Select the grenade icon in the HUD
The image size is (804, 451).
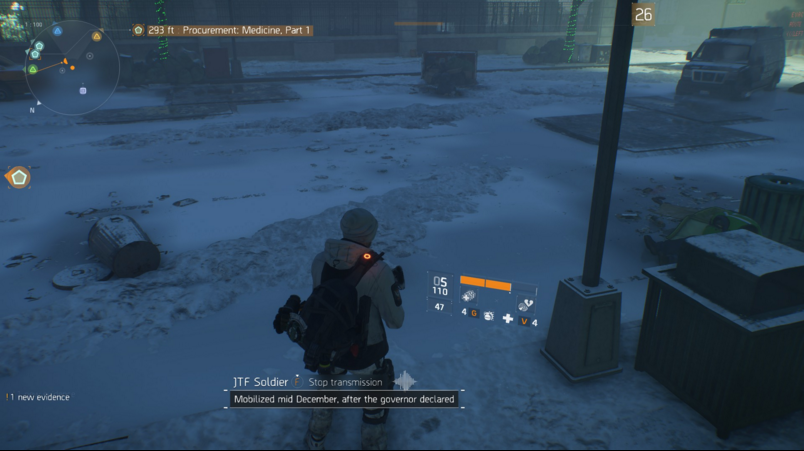(488, 316)
